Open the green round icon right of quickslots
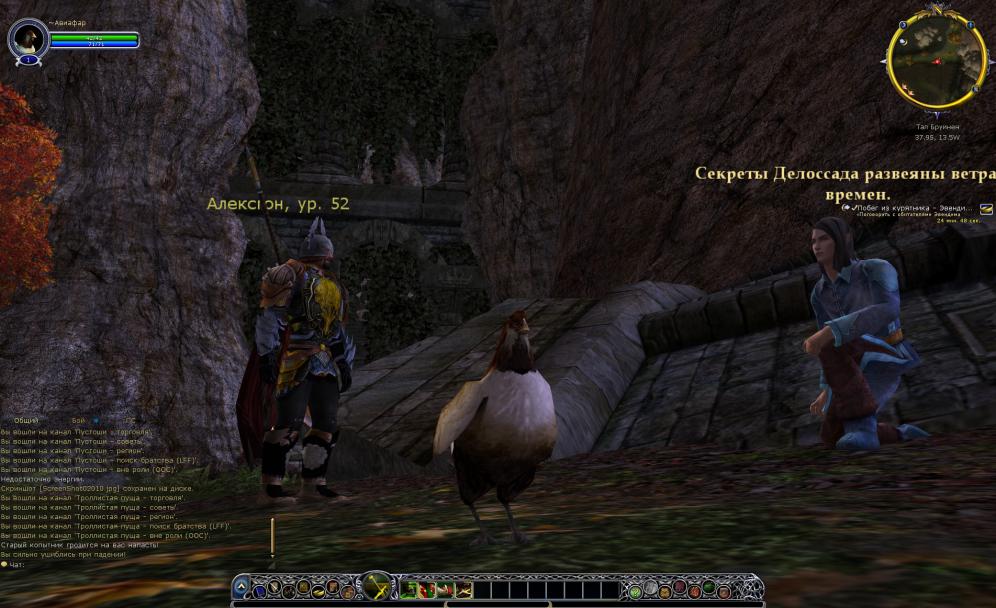 pyautogui.click(x=635, y=589)
